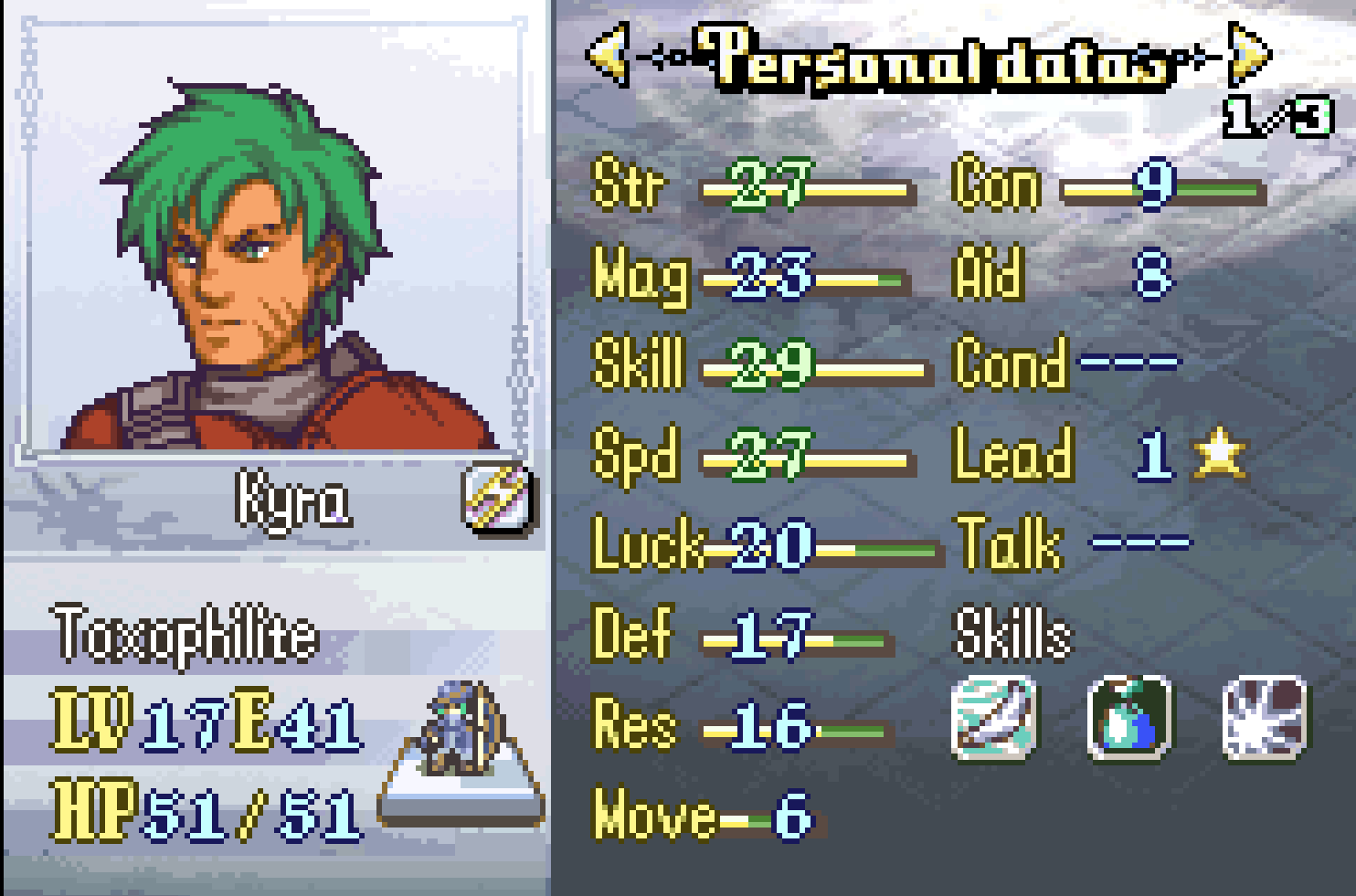Select the white burst skill icon
This screenshot has height=896, width=1356.
[x=1266, y=717]
